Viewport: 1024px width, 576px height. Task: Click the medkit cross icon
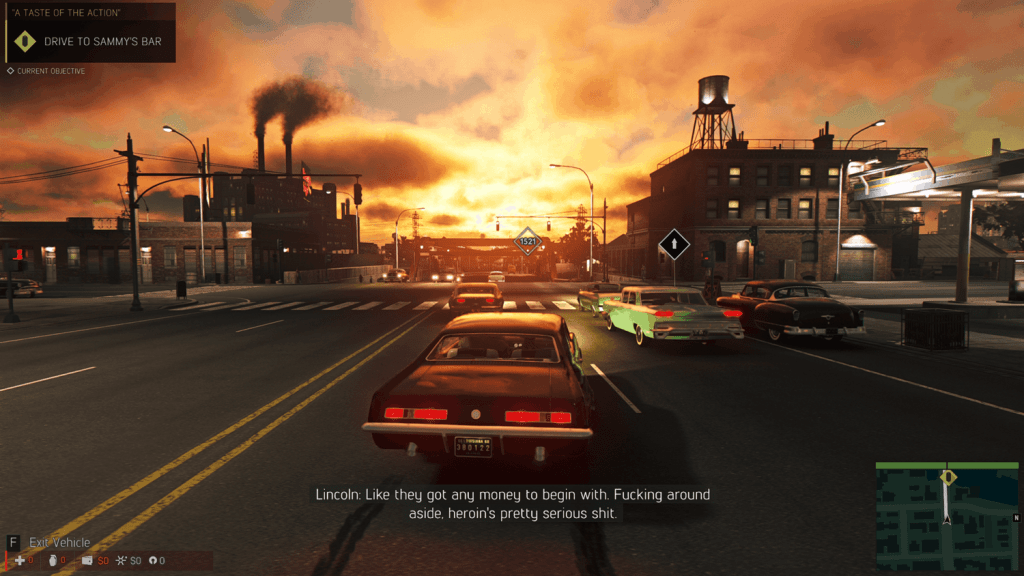(x=18, y=561)
